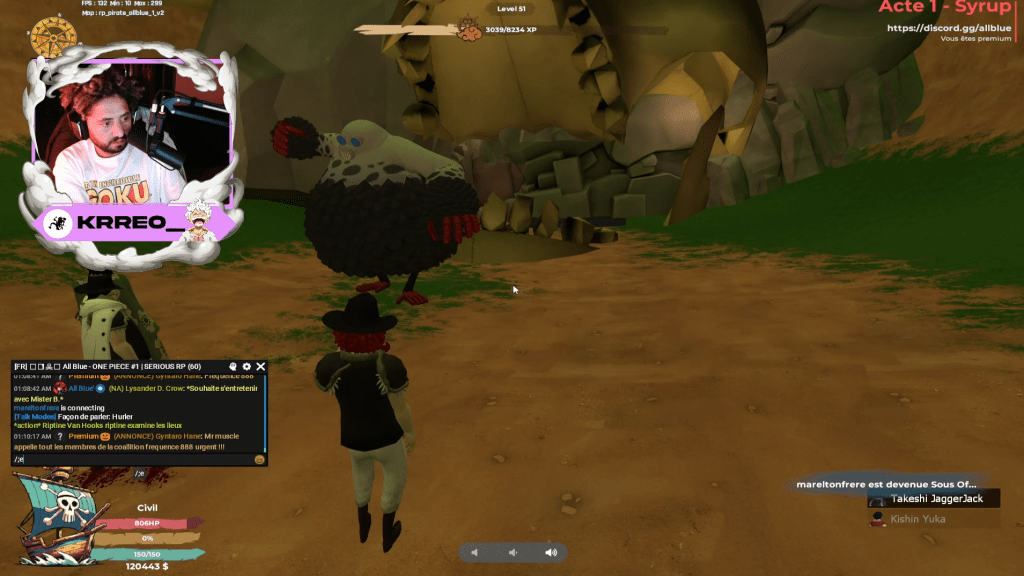1024x576 pixels.
Task: Click the head icon in chat header
Action: tap(233, 367)
